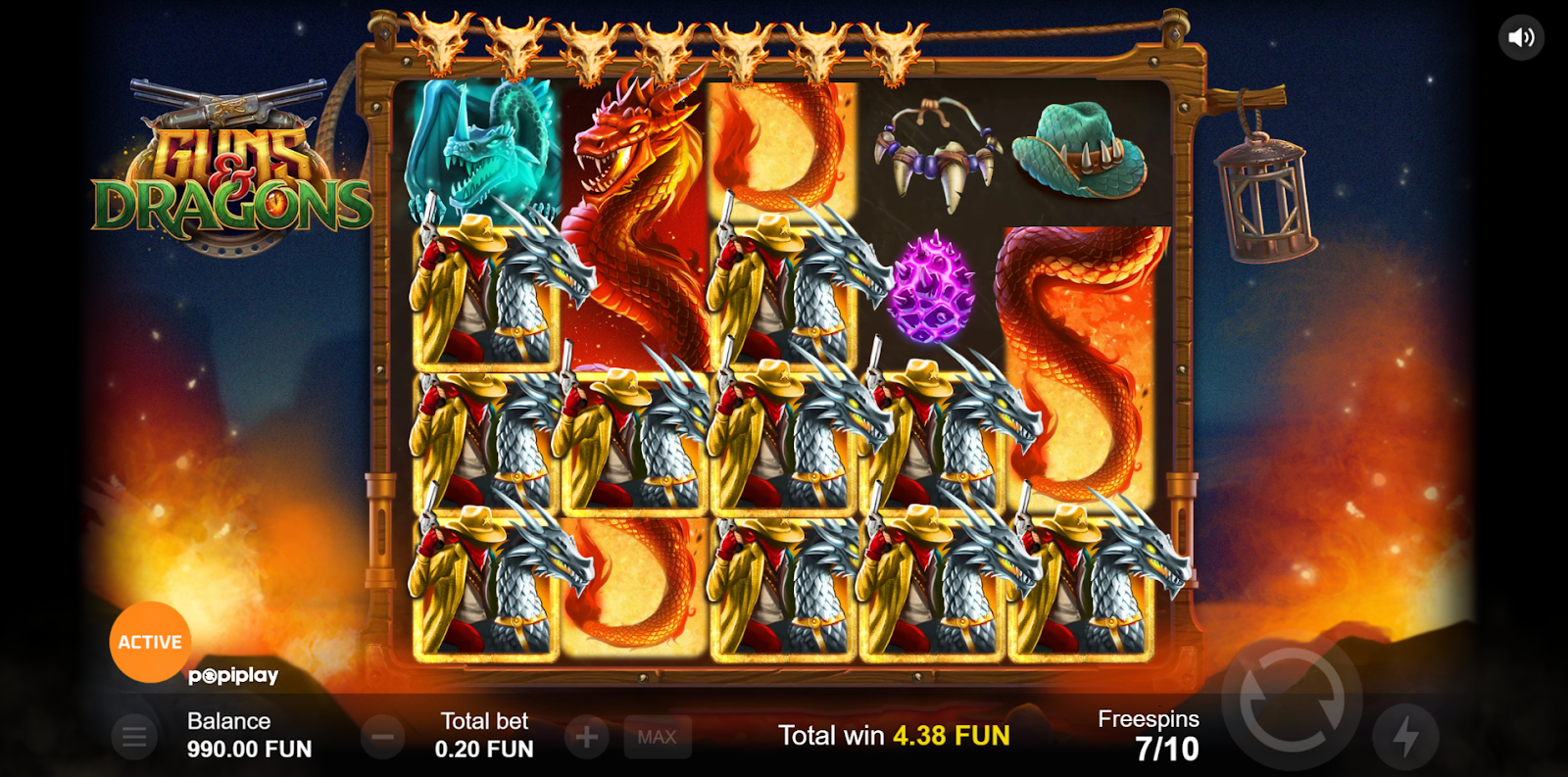
Task: Spin the reels with circular arrow button
Action: [1292, 701]
